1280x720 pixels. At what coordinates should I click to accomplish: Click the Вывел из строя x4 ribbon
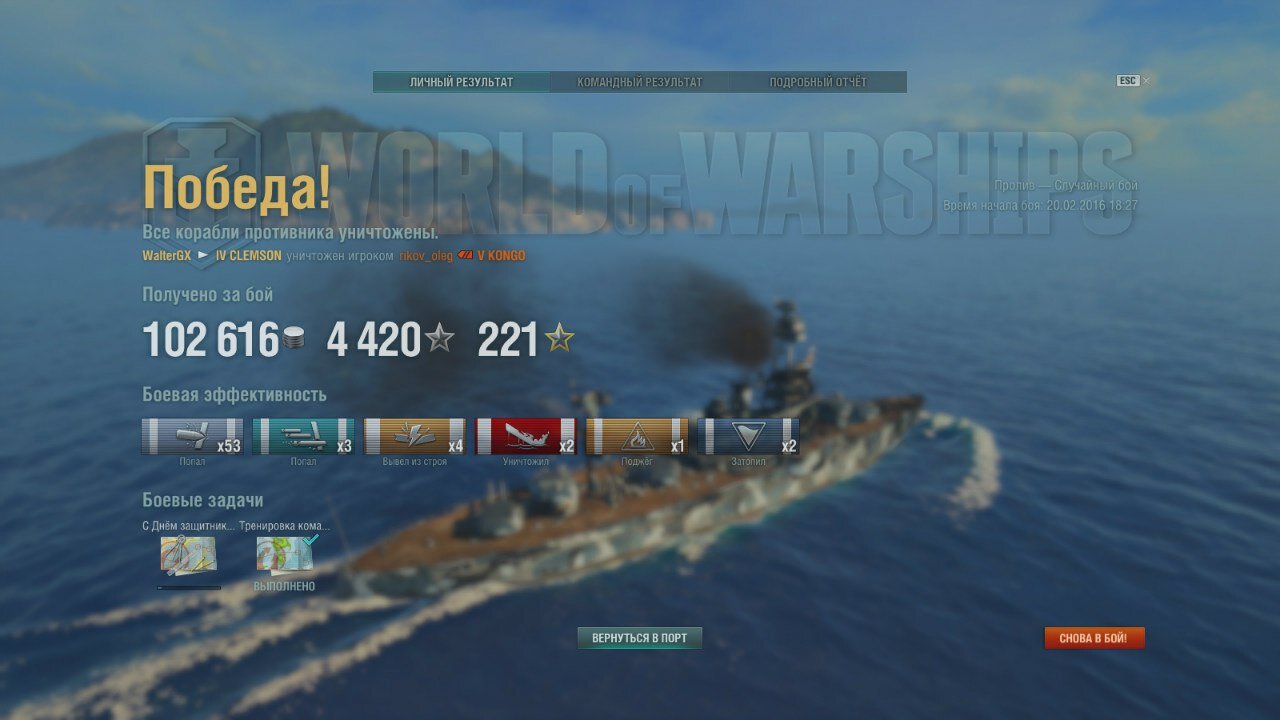[414, 437]
